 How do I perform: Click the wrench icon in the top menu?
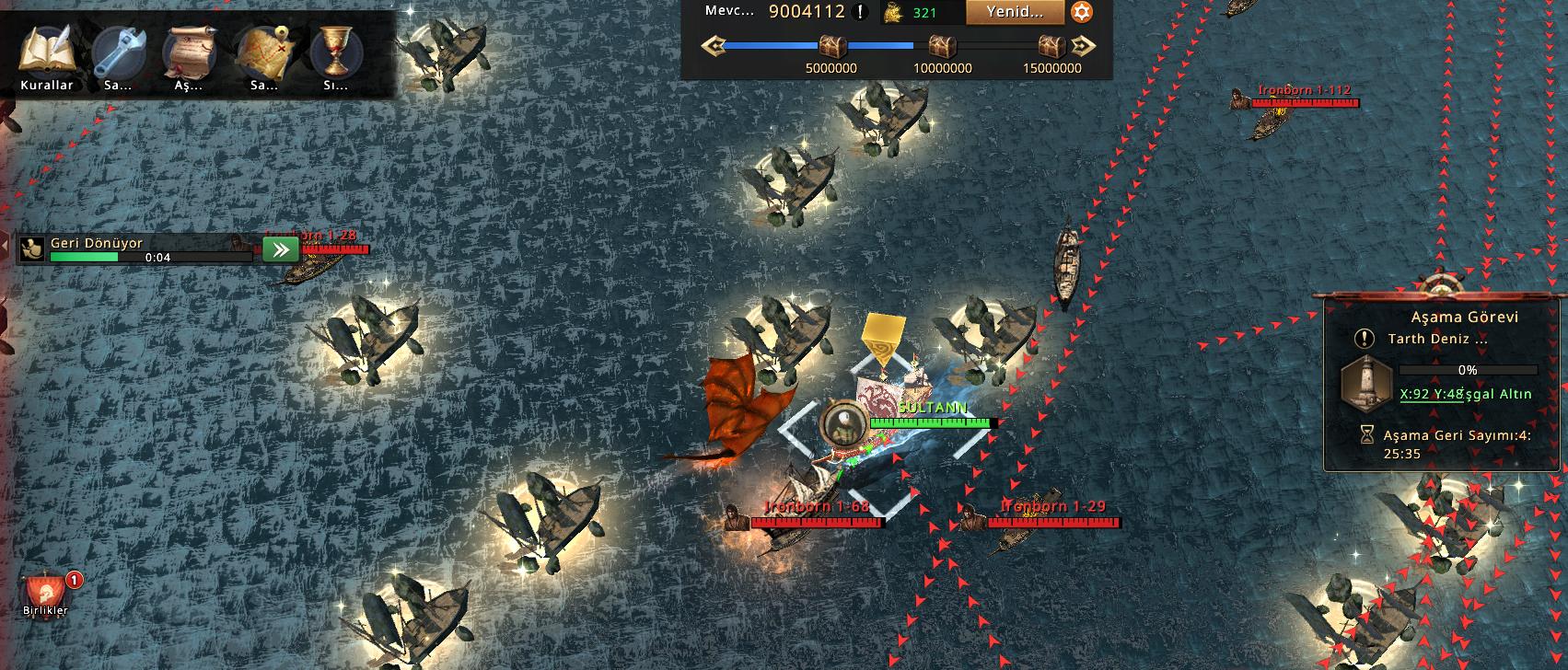(x=119, y=52)
